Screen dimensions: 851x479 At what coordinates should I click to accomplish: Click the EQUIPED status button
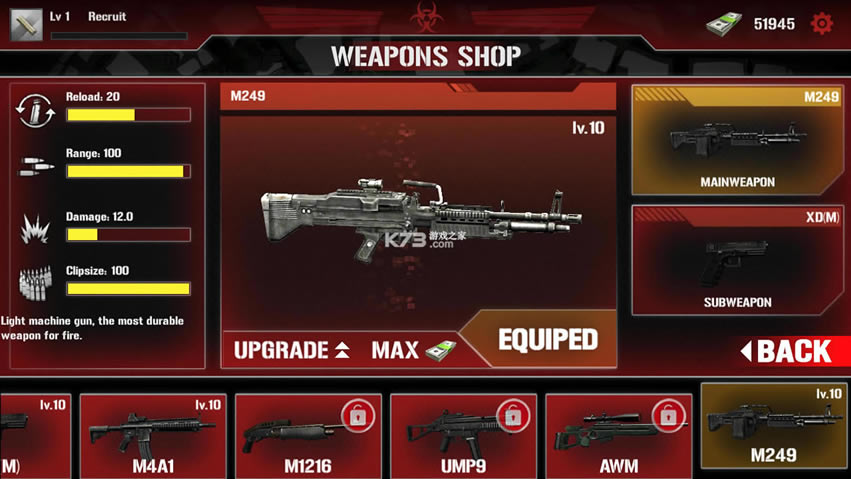click(x=547, y=340)
